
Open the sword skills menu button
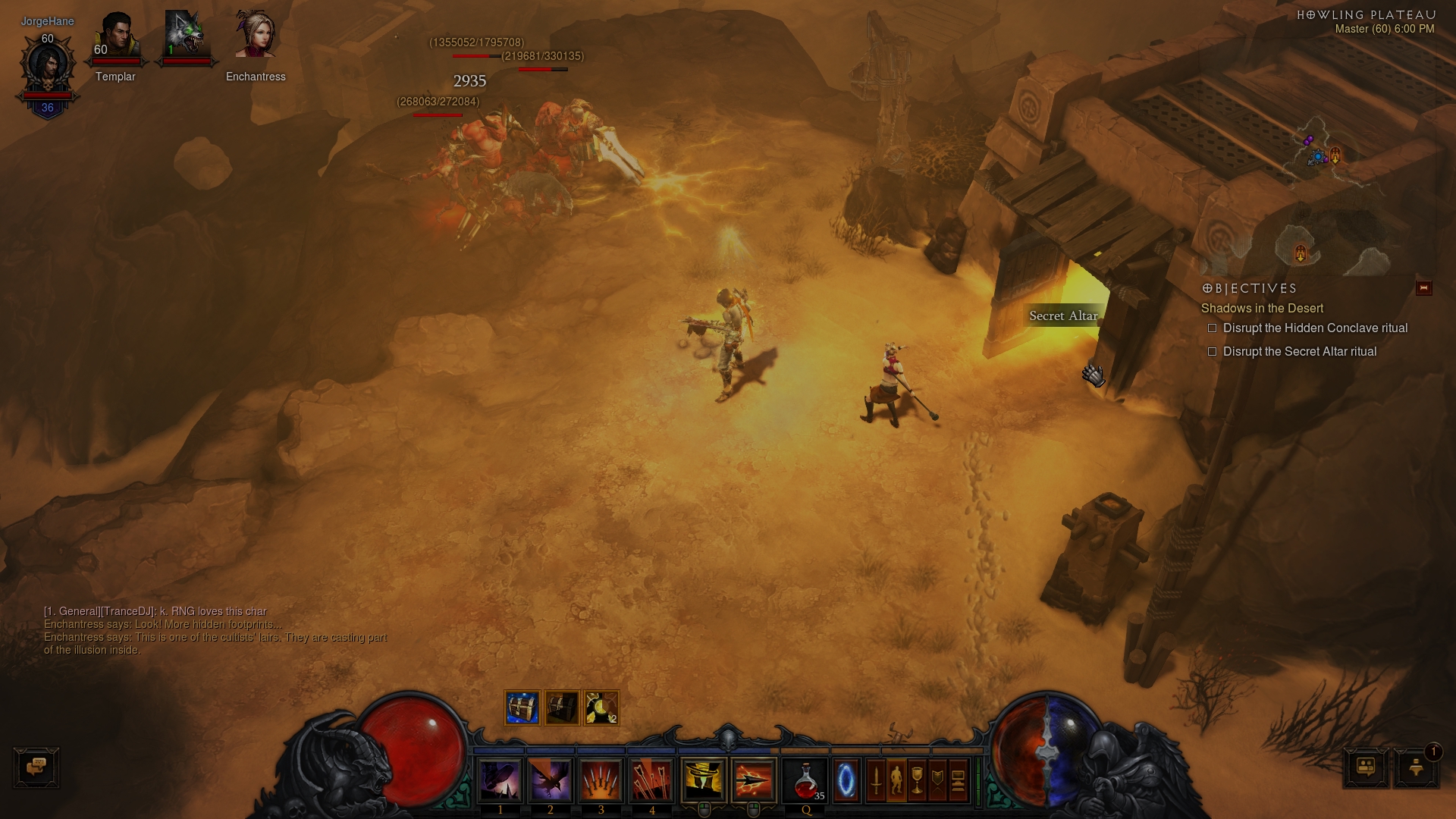pyautogui.click(x=876, y=780)
